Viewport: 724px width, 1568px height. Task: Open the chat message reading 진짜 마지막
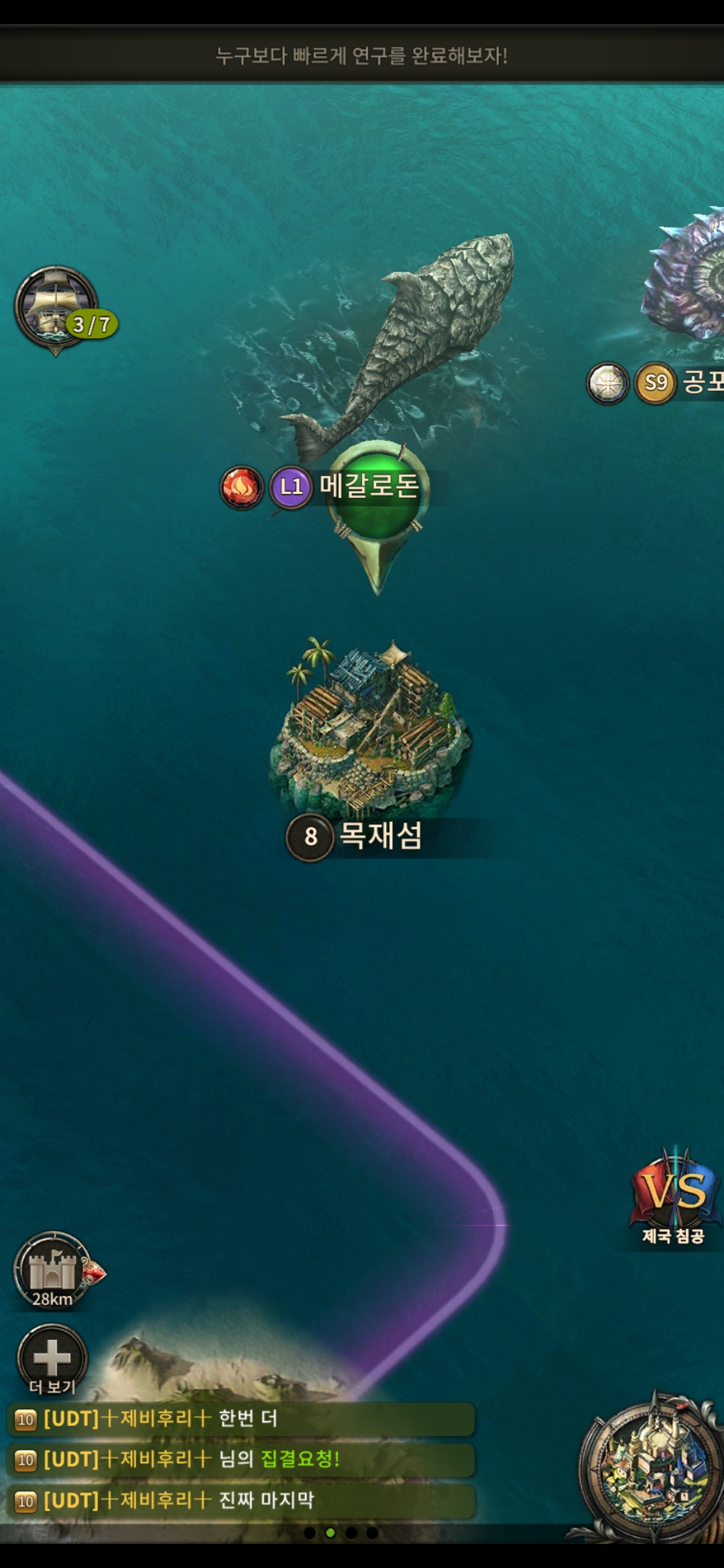(241, 1500)
